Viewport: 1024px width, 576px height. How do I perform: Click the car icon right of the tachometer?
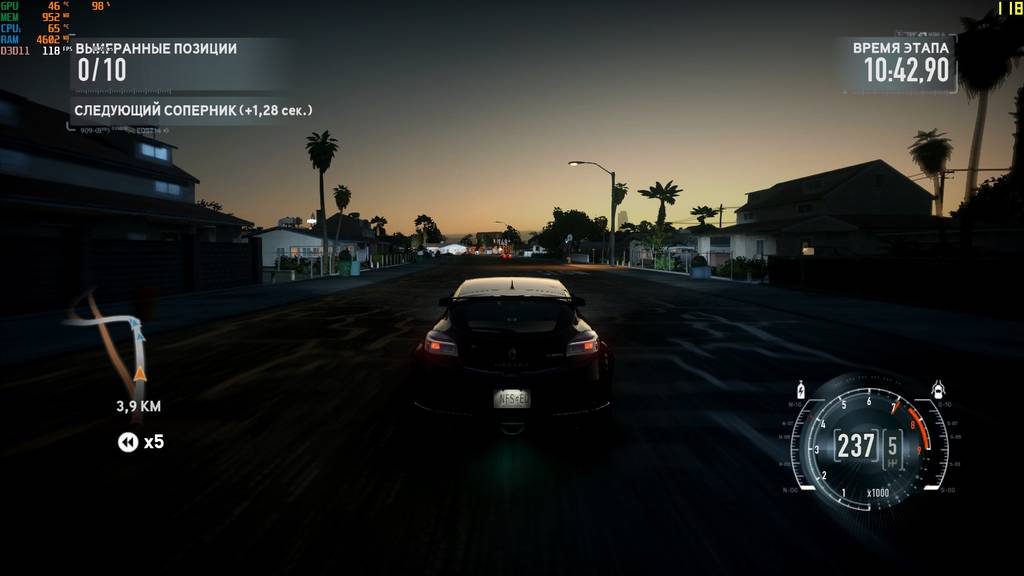pos(938,390)
